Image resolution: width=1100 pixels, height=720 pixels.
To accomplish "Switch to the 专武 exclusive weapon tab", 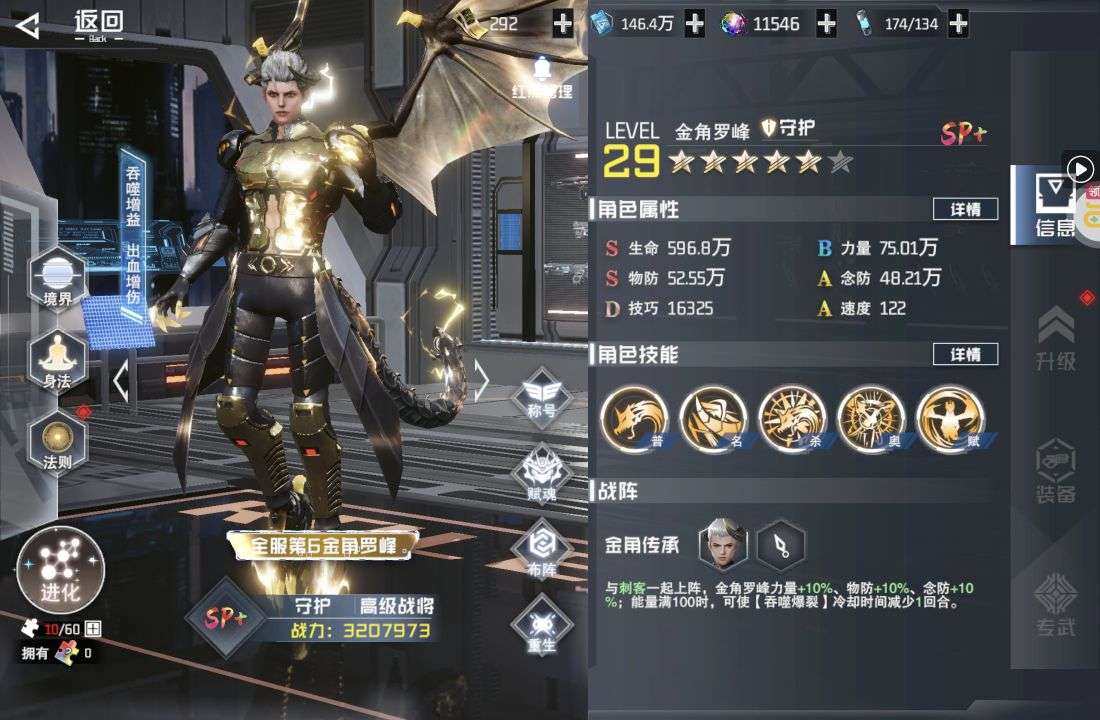I will click(1056, 605).
